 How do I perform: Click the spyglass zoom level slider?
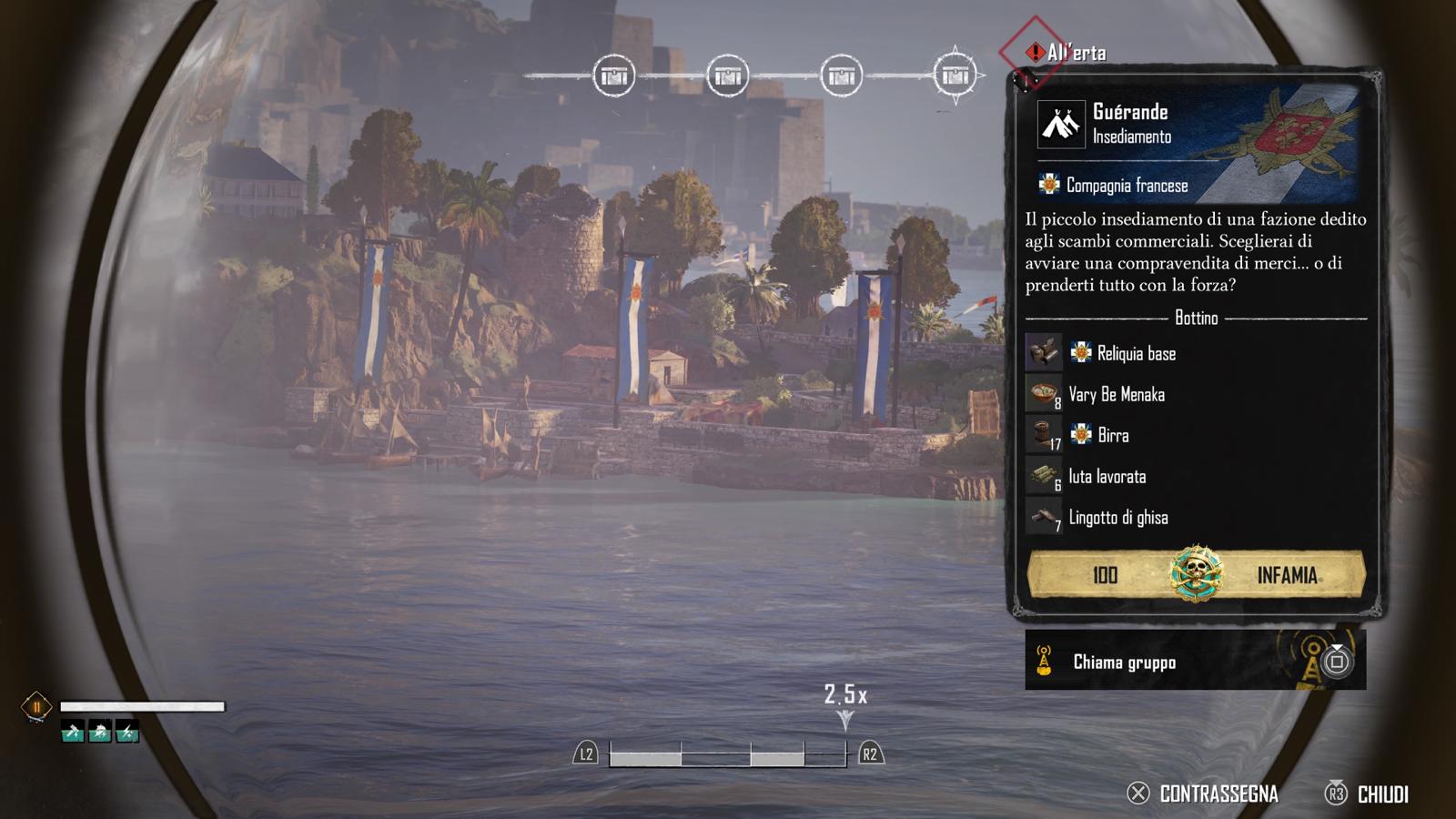(x=727, y=754)
